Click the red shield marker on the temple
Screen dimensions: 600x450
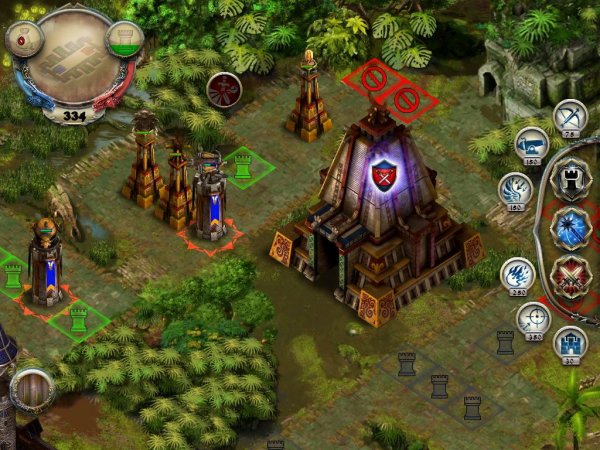(384, 176)
